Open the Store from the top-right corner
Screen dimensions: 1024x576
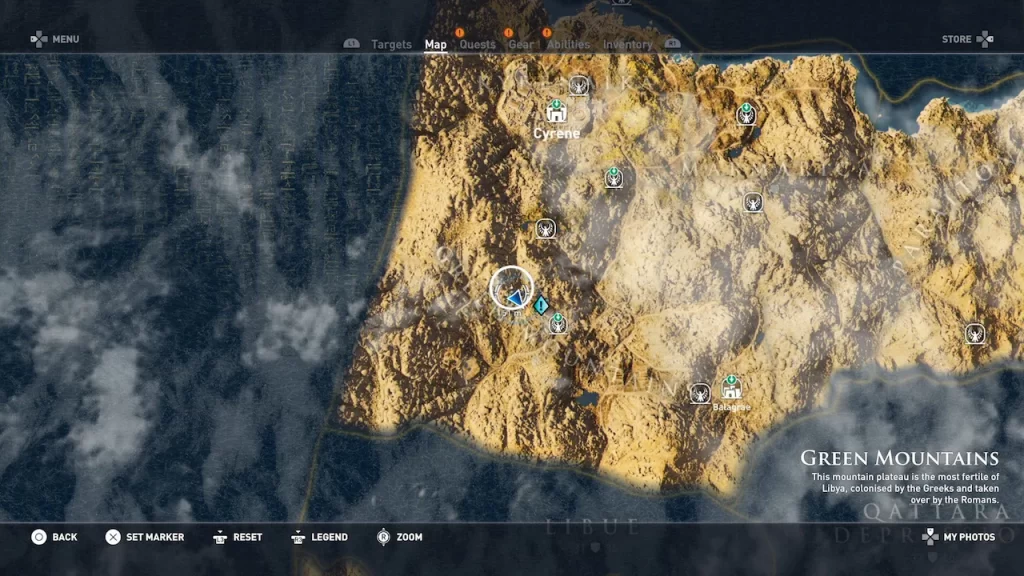coord(966,39)
